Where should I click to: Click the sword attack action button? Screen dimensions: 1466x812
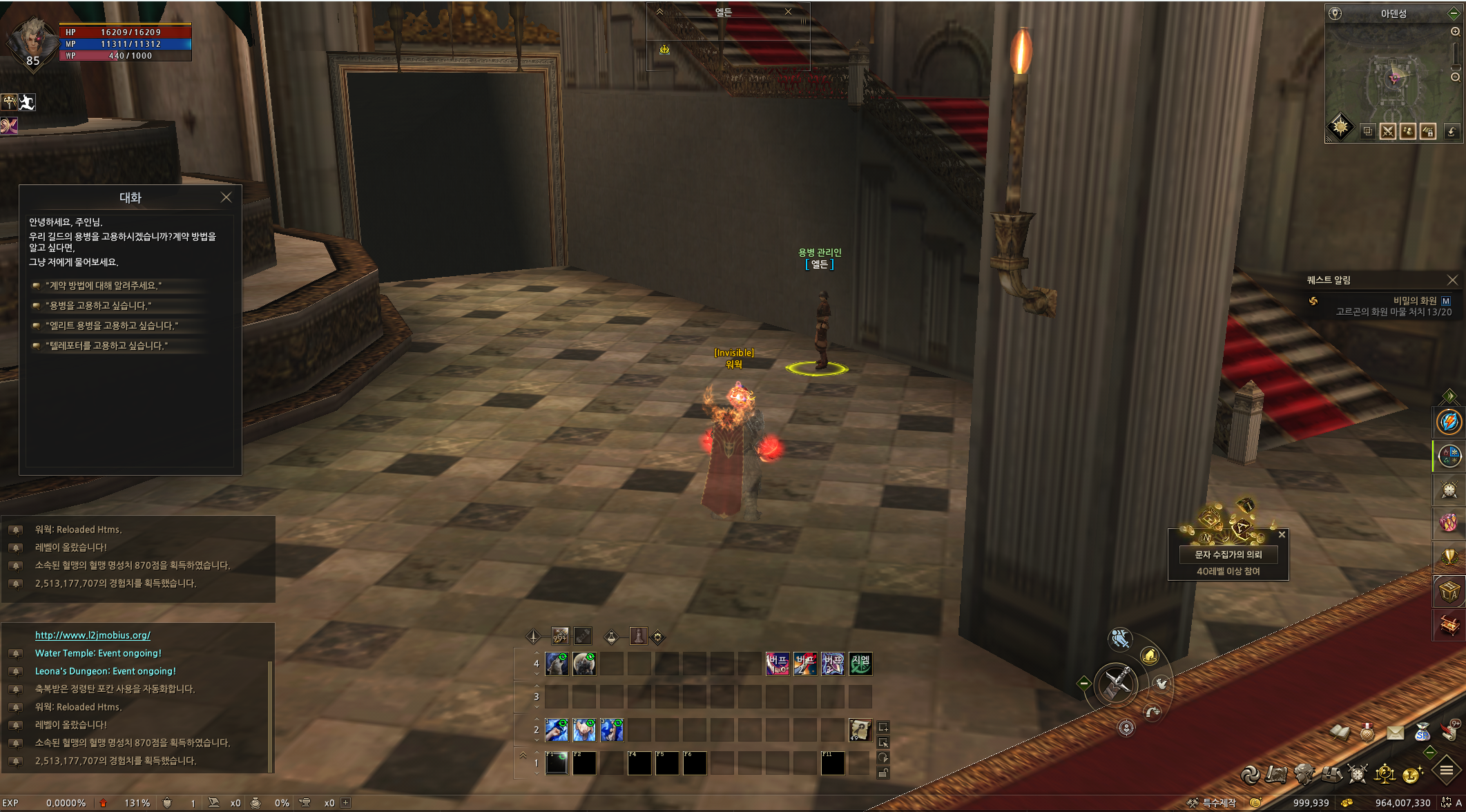tap(1117, 684)
